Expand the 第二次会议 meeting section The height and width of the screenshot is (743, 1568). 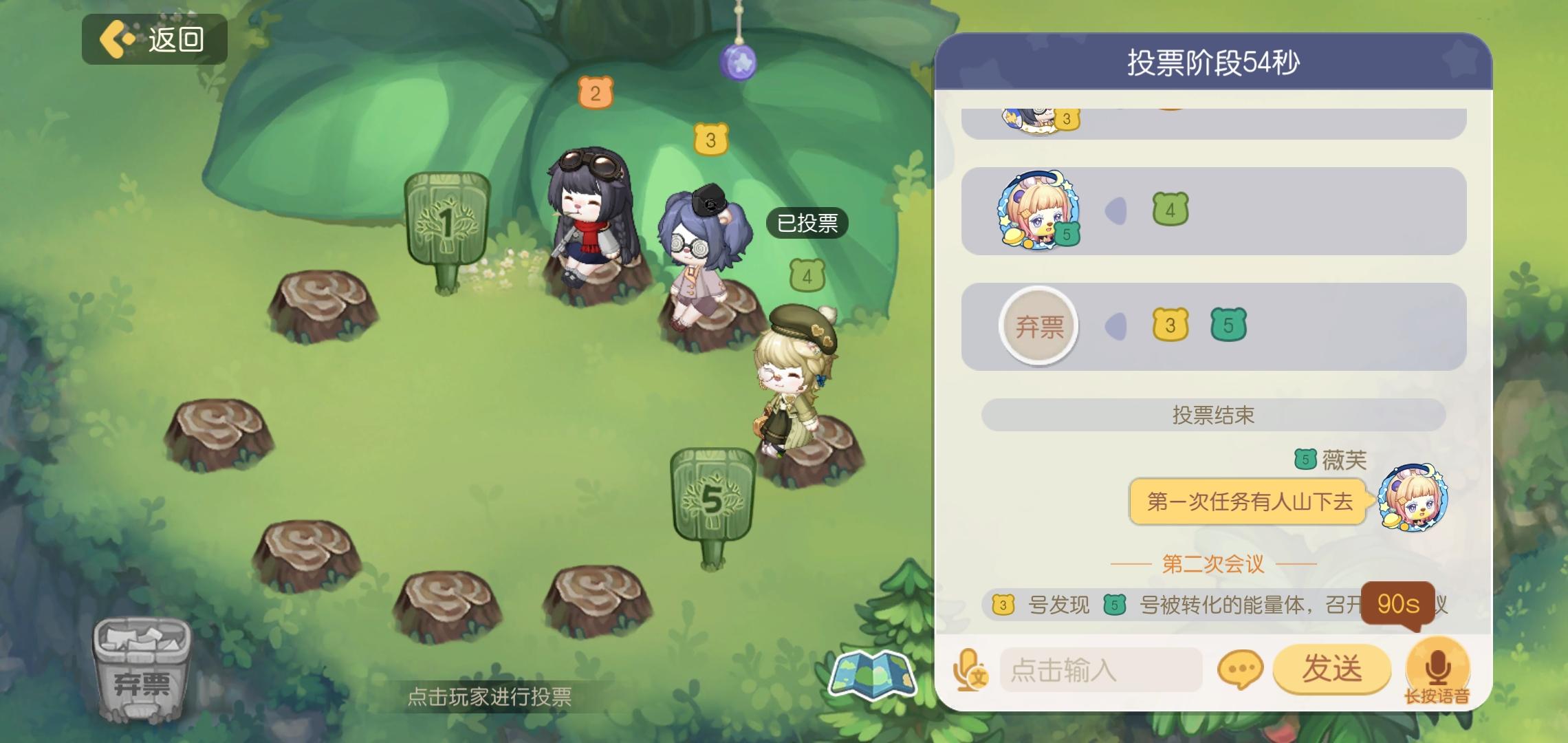tap(1212, 564)
